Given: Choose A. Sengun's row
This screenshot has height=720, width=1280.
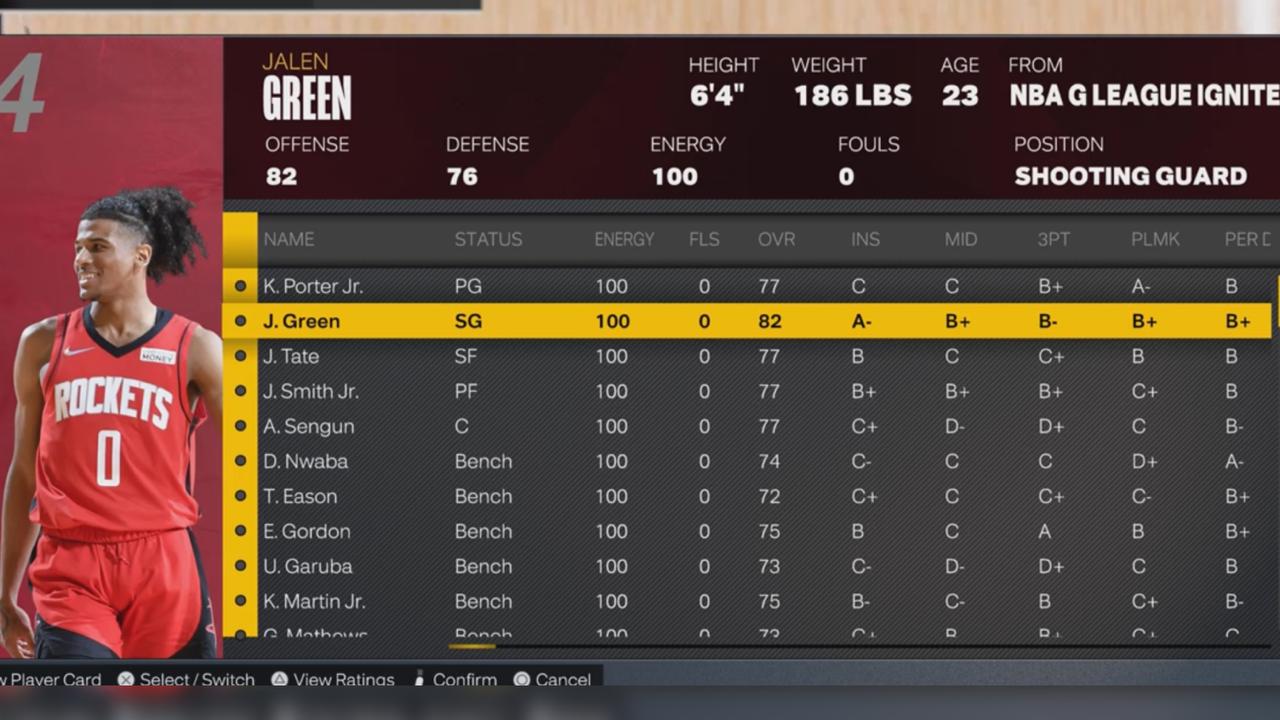Looking at the screenshot, I should [308, 426].
